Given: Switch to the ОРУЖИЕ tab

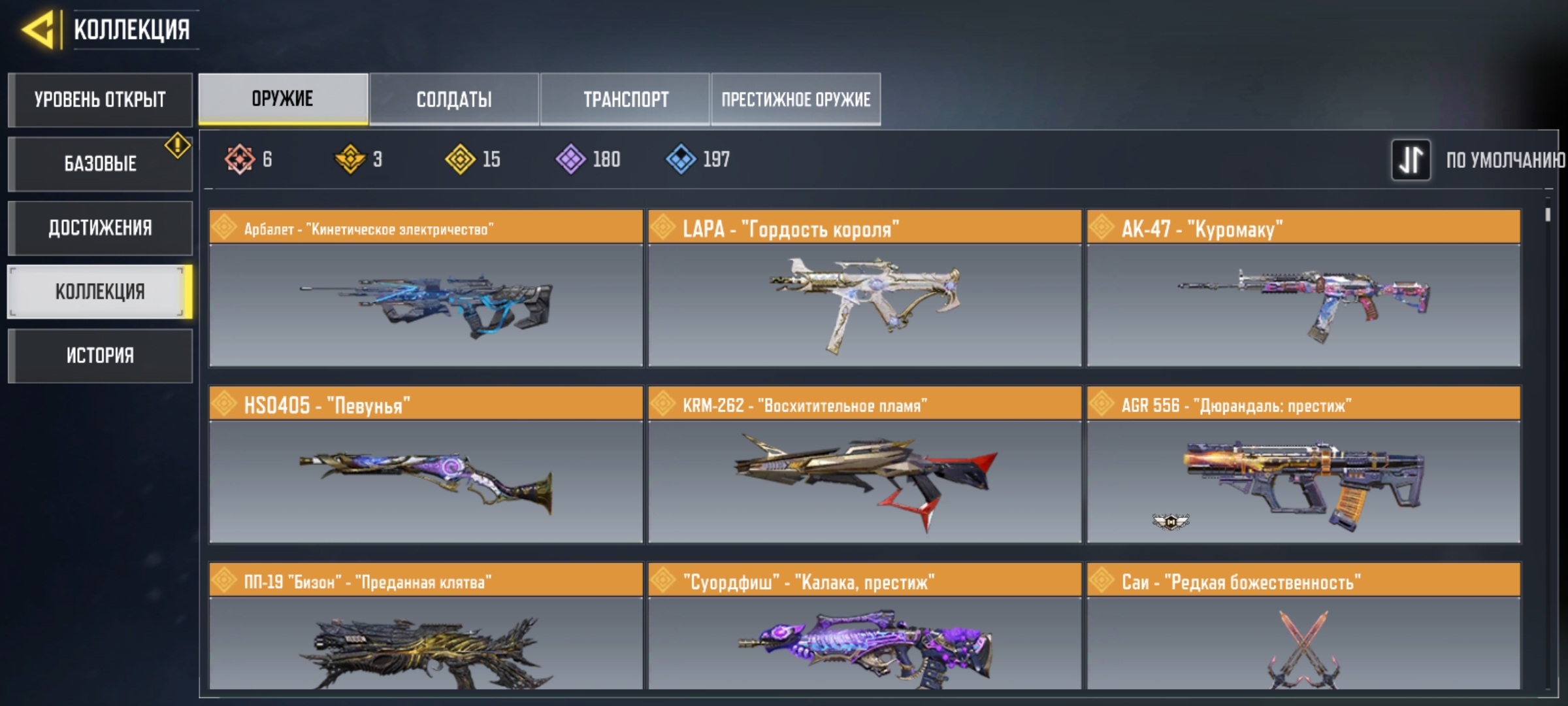Looking at the screenshot, I should point(283,99).
